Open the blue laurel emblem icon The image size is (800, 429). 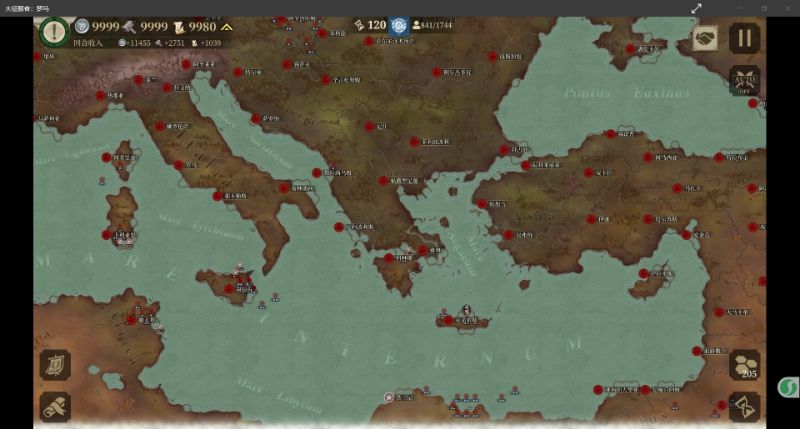tap(400, 26)
